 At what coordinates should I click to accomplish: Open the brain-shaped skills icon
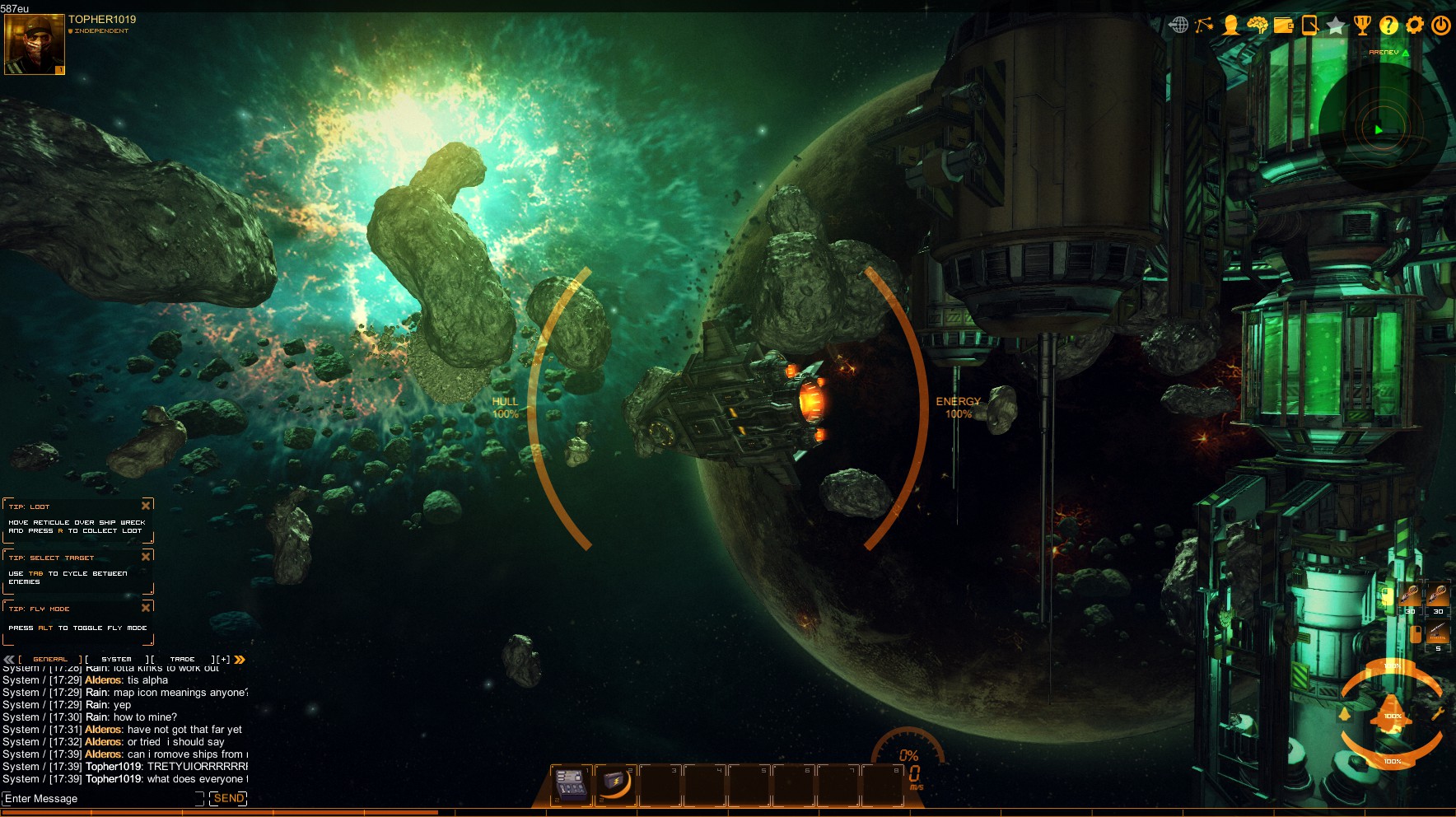point(1257,25)
